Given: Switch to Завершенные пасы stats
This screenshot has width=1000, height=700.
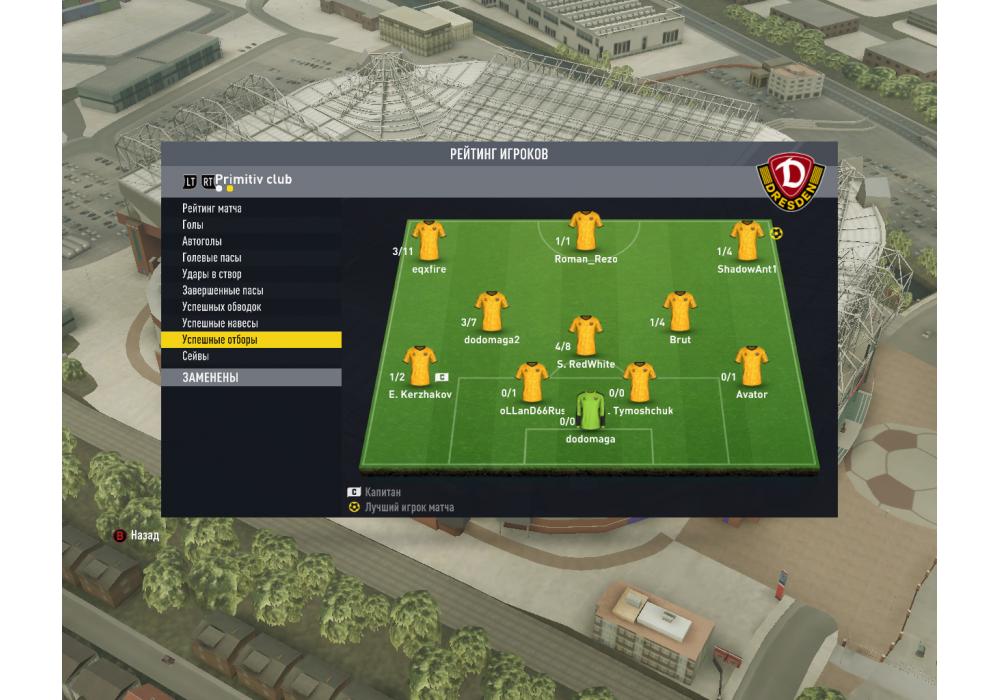Looking at the screenshot, I should click(x=222, y=291).
